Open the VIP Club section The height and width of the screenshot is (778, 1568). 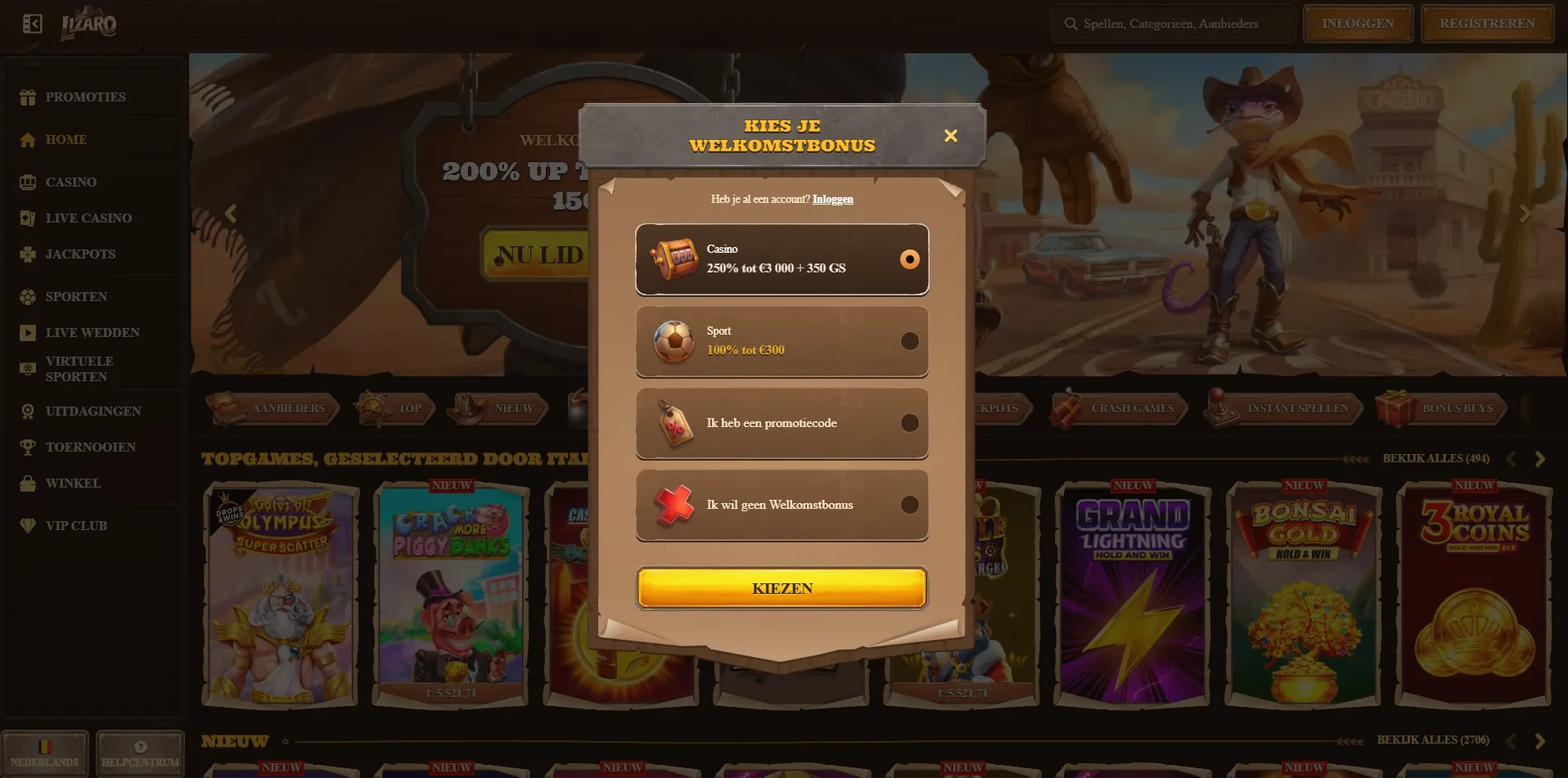coord(75,525)
